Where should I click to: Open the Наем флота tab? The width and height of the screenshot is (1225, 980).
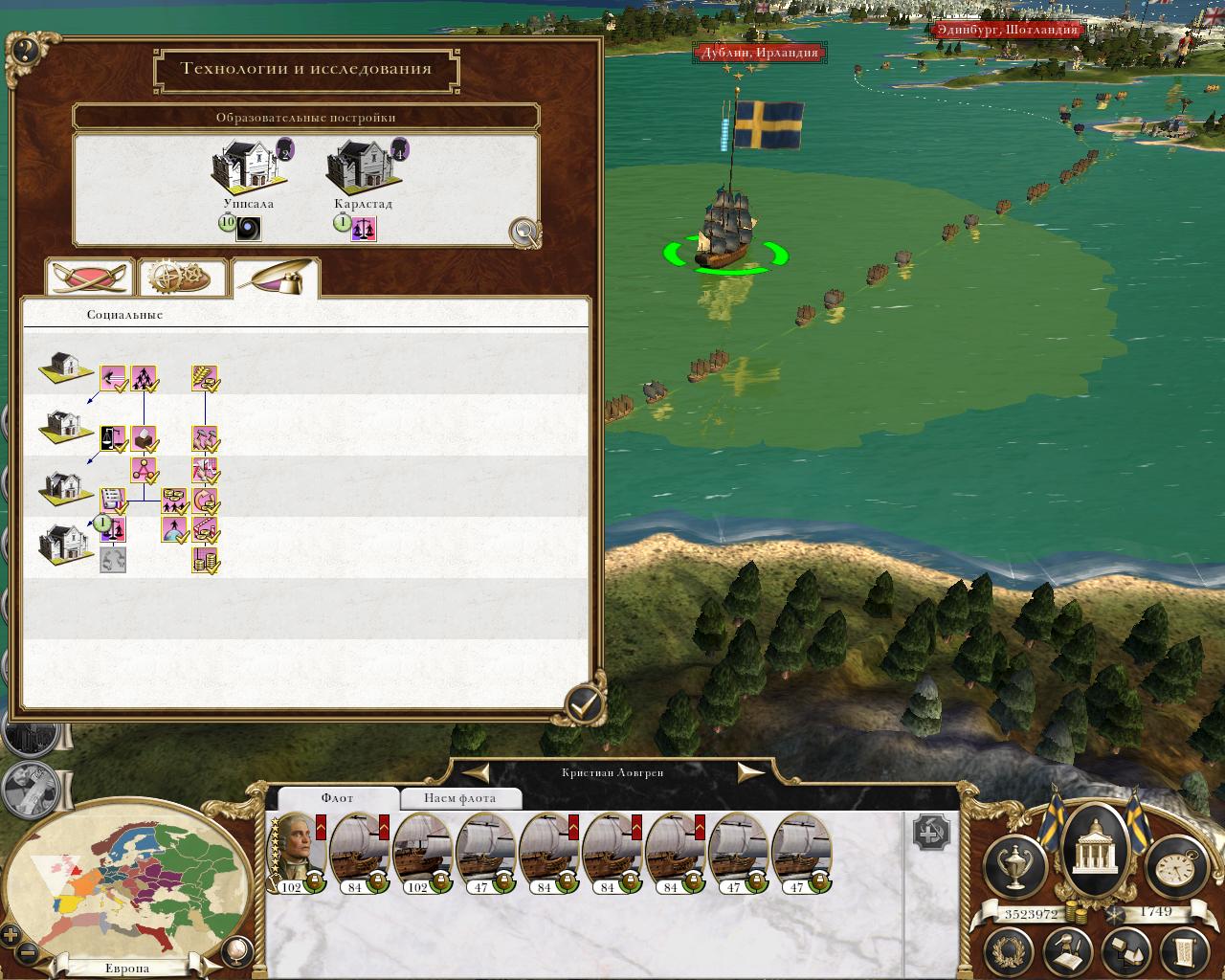[459, 798]
